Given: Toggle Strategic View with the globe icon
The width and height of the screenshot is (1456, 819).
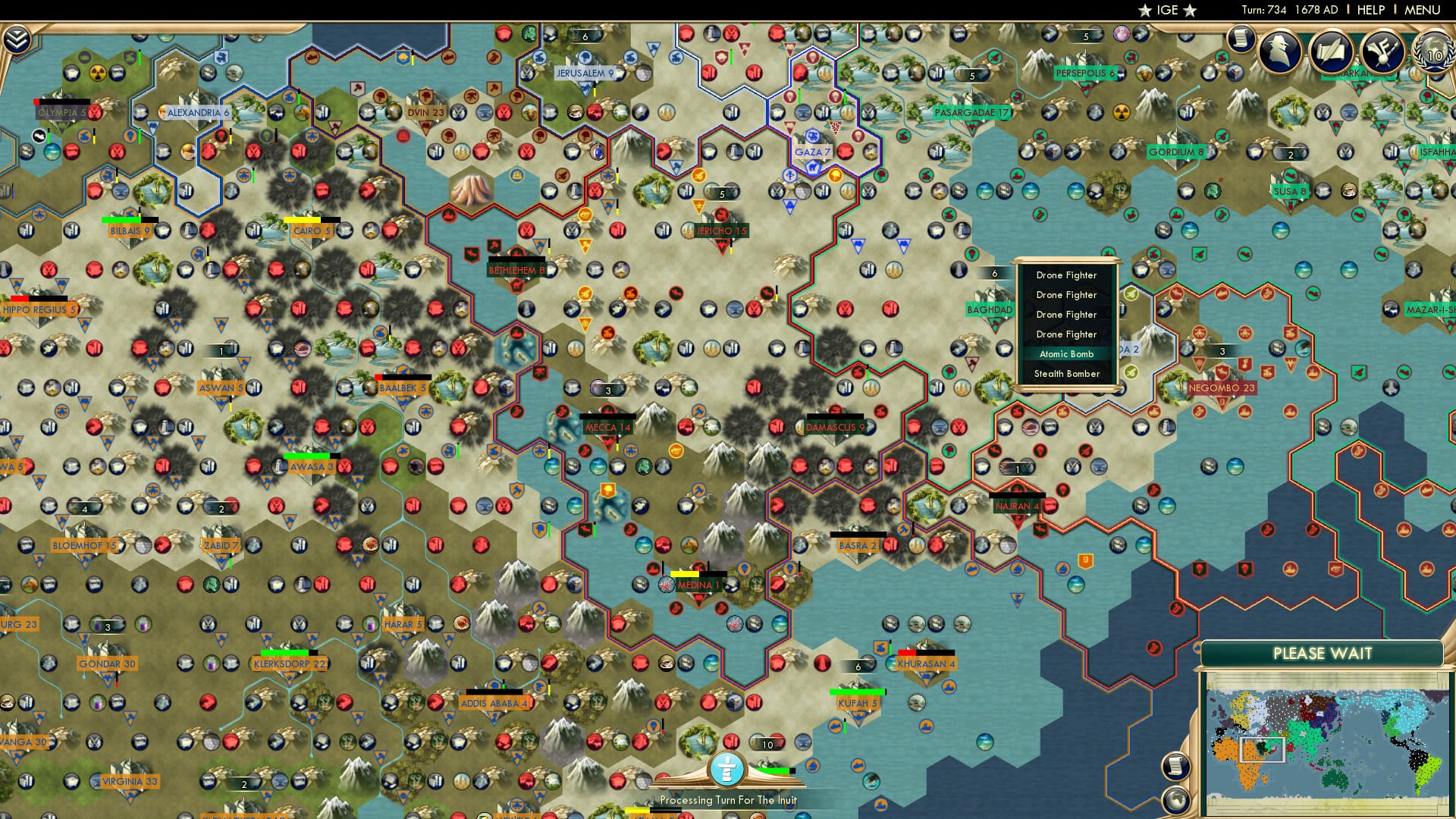Looking at the screenshot, I should pos(1175,801).
